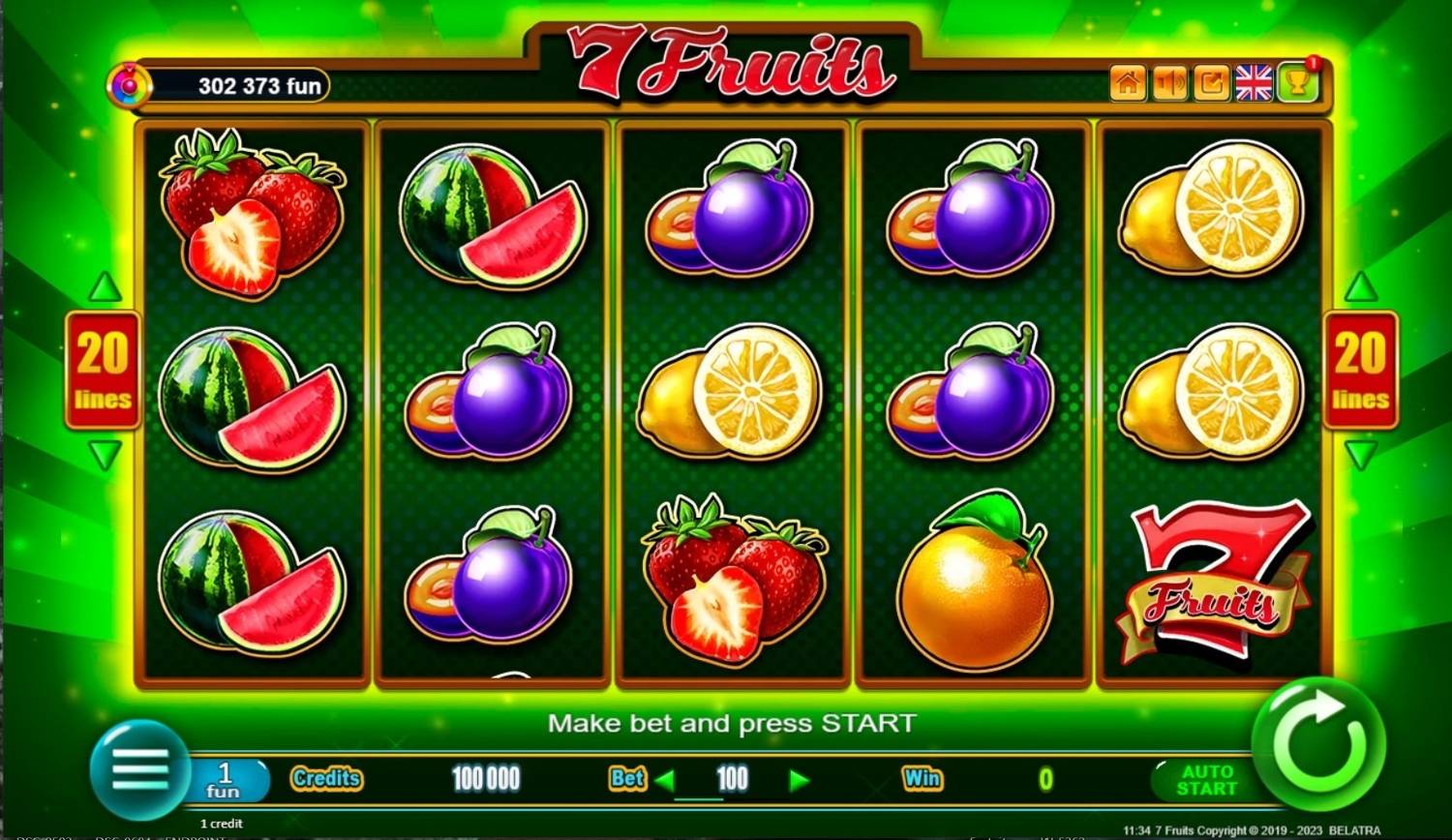1452x840 pixels.
Task: Raise the bet with the right green arrow
Action: (x=800, y=779)
